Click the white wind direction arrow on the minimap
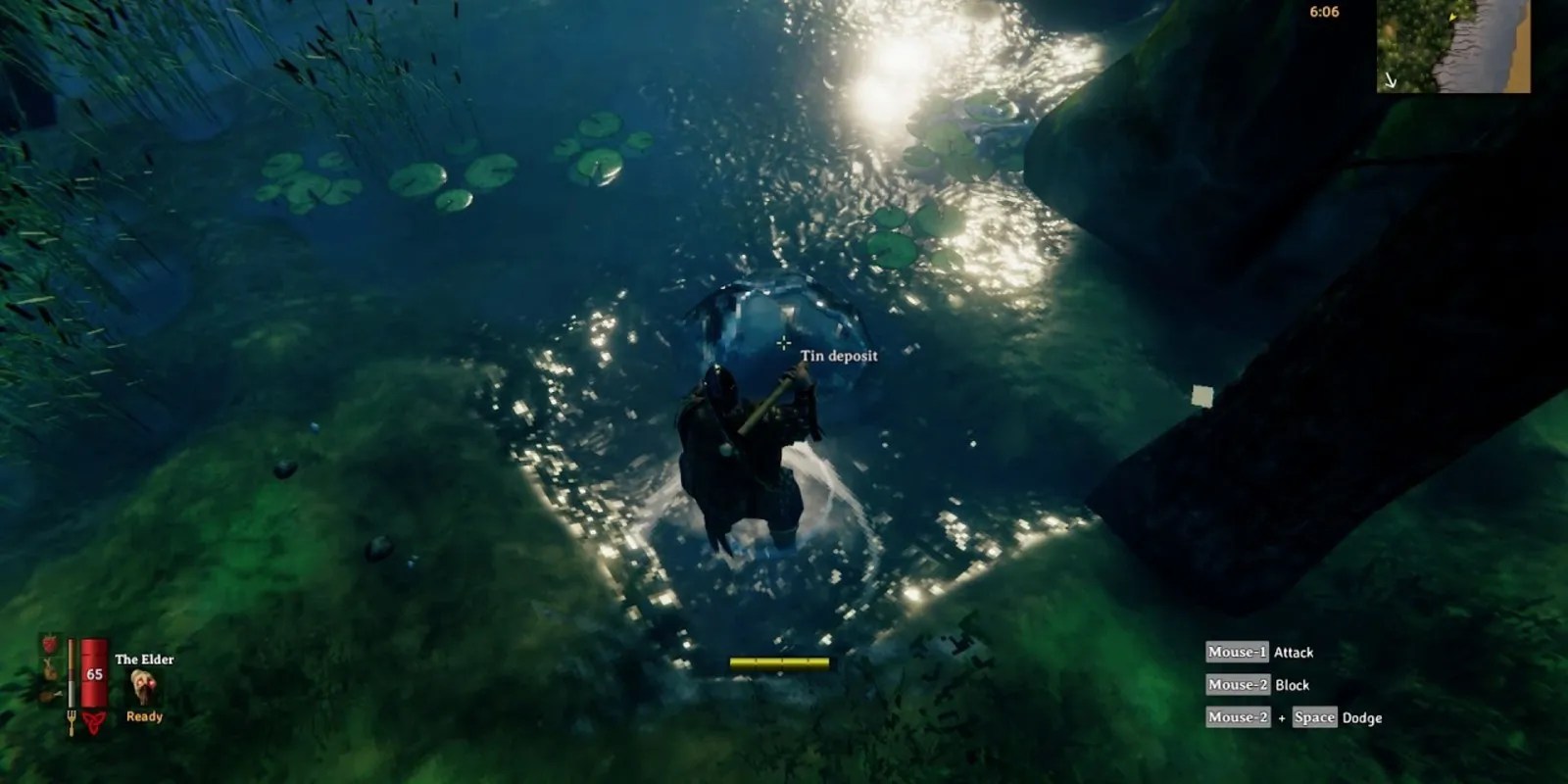The image size is (1568, 784). [x=1391, y=80]
